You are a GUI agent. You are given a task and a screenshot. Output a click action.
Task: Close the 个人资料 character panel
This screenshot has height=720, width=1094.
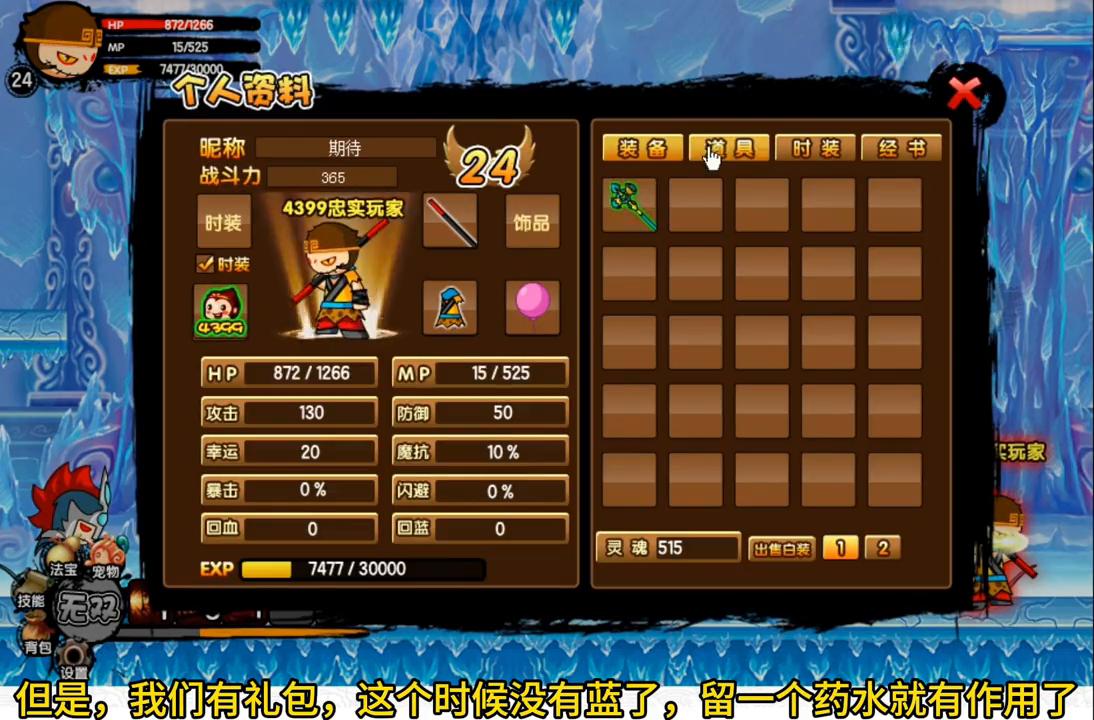click(x=964, y=93)
